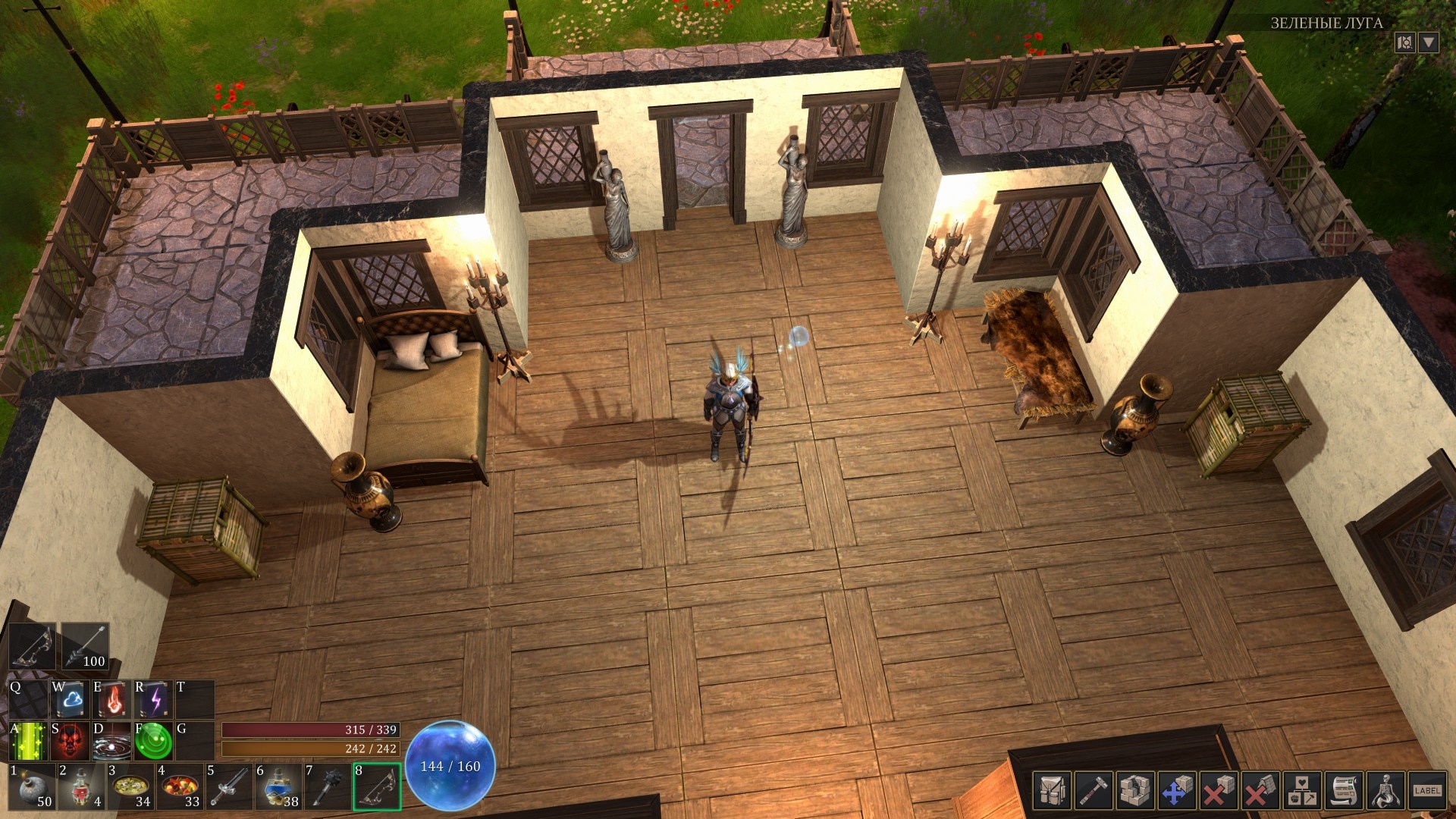
Task: Expand the minimap dropdown arrow
Action: point(1428,42)
